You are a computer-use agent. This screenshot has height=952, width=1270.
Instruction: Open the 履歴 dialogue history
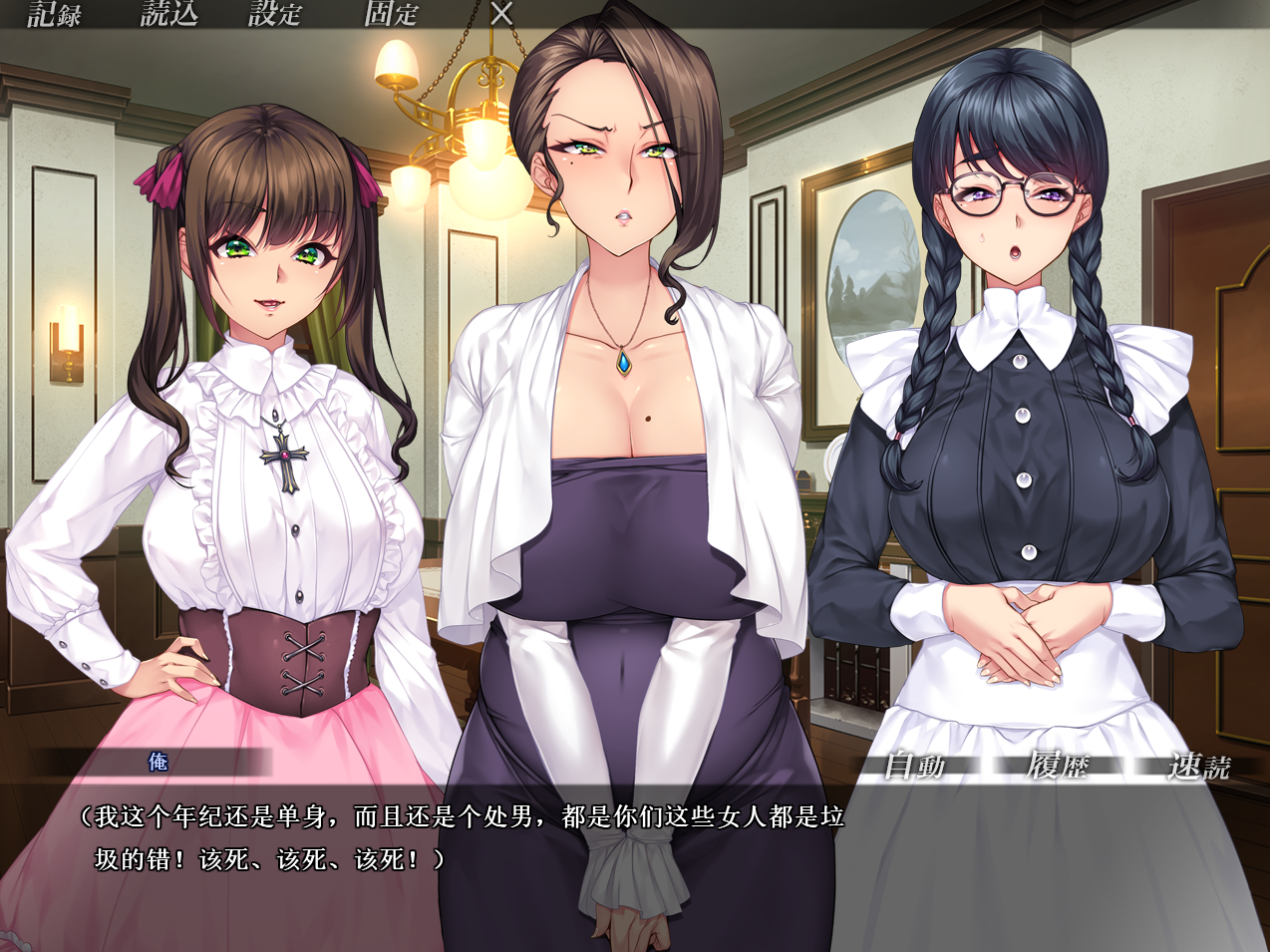point(1058,766)
